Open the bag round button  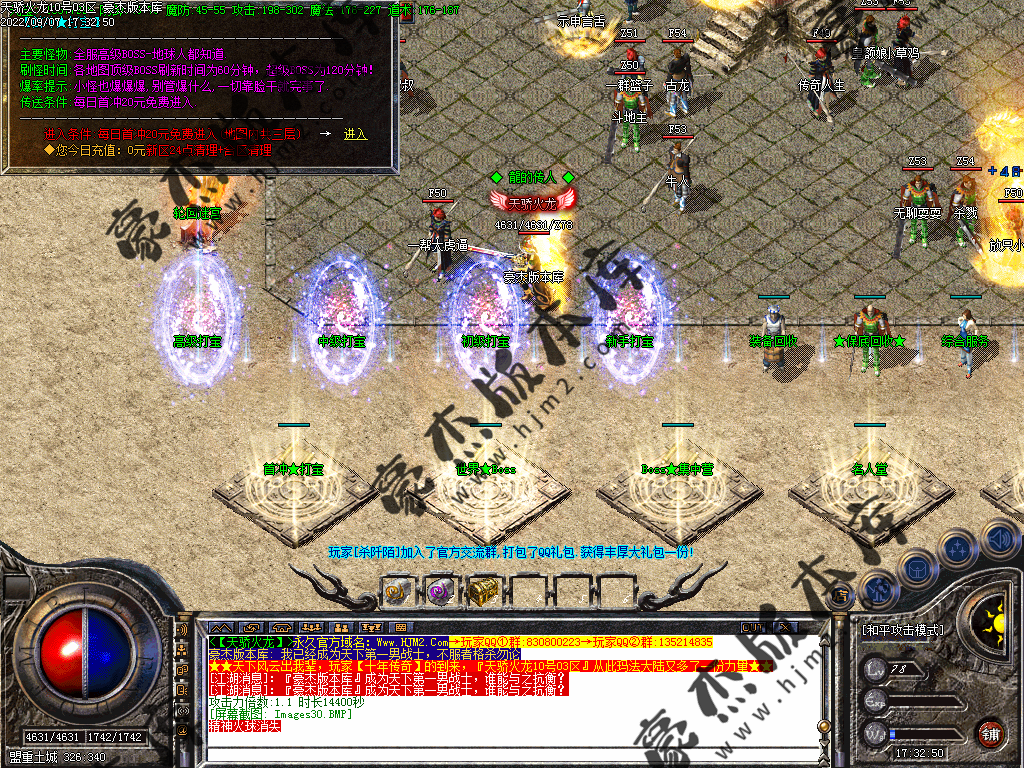click(x=917, y=568)
